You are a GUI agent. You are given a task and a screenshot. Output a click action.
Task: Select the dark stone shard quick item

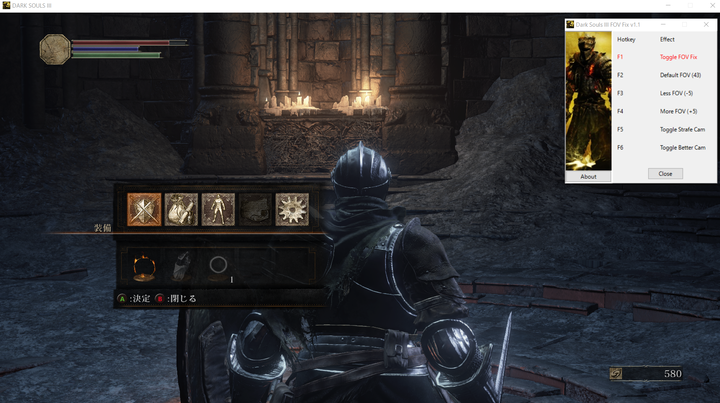181,266
